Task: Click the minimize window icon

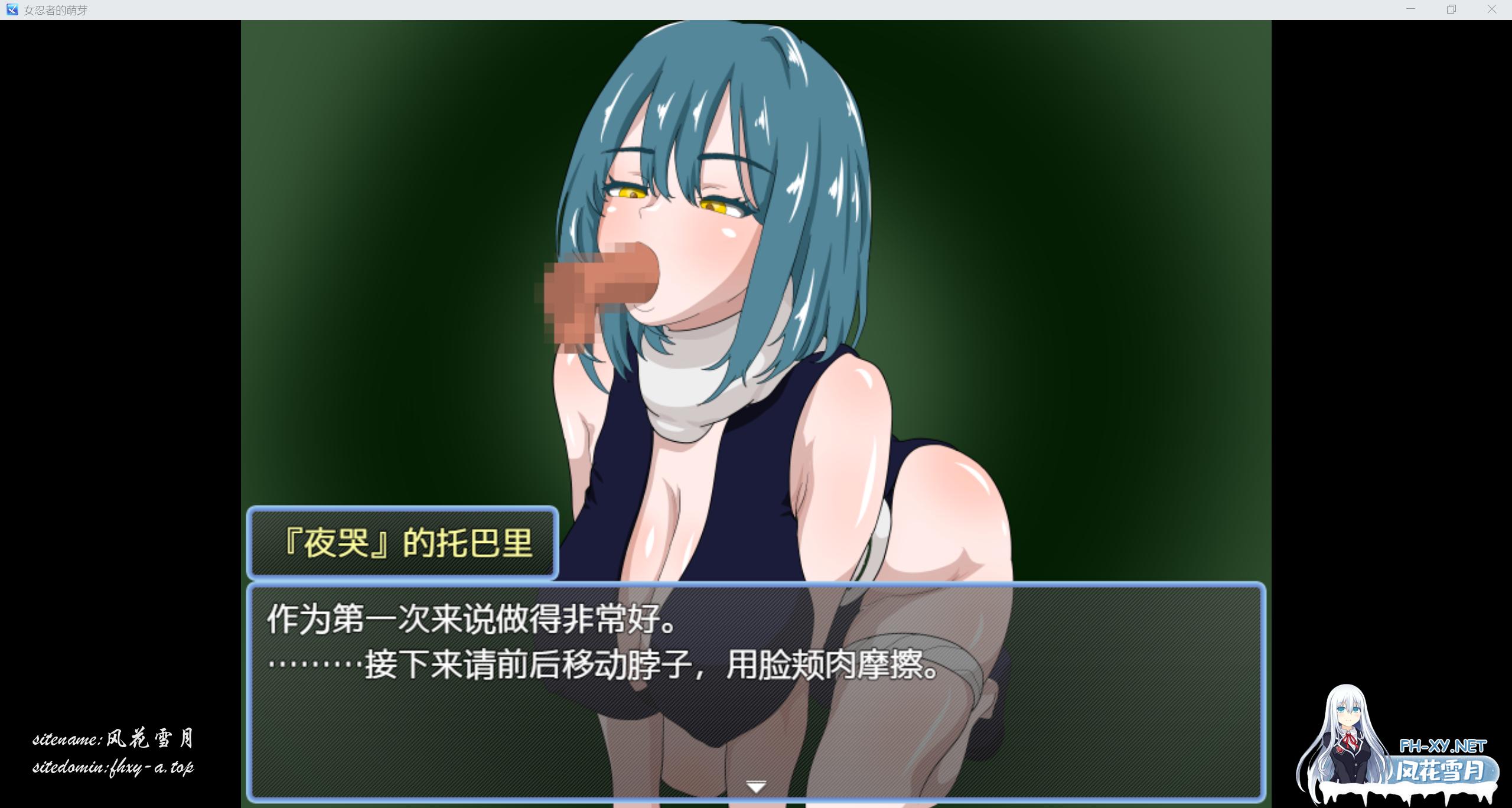Action: click(x=1410, y=9)
